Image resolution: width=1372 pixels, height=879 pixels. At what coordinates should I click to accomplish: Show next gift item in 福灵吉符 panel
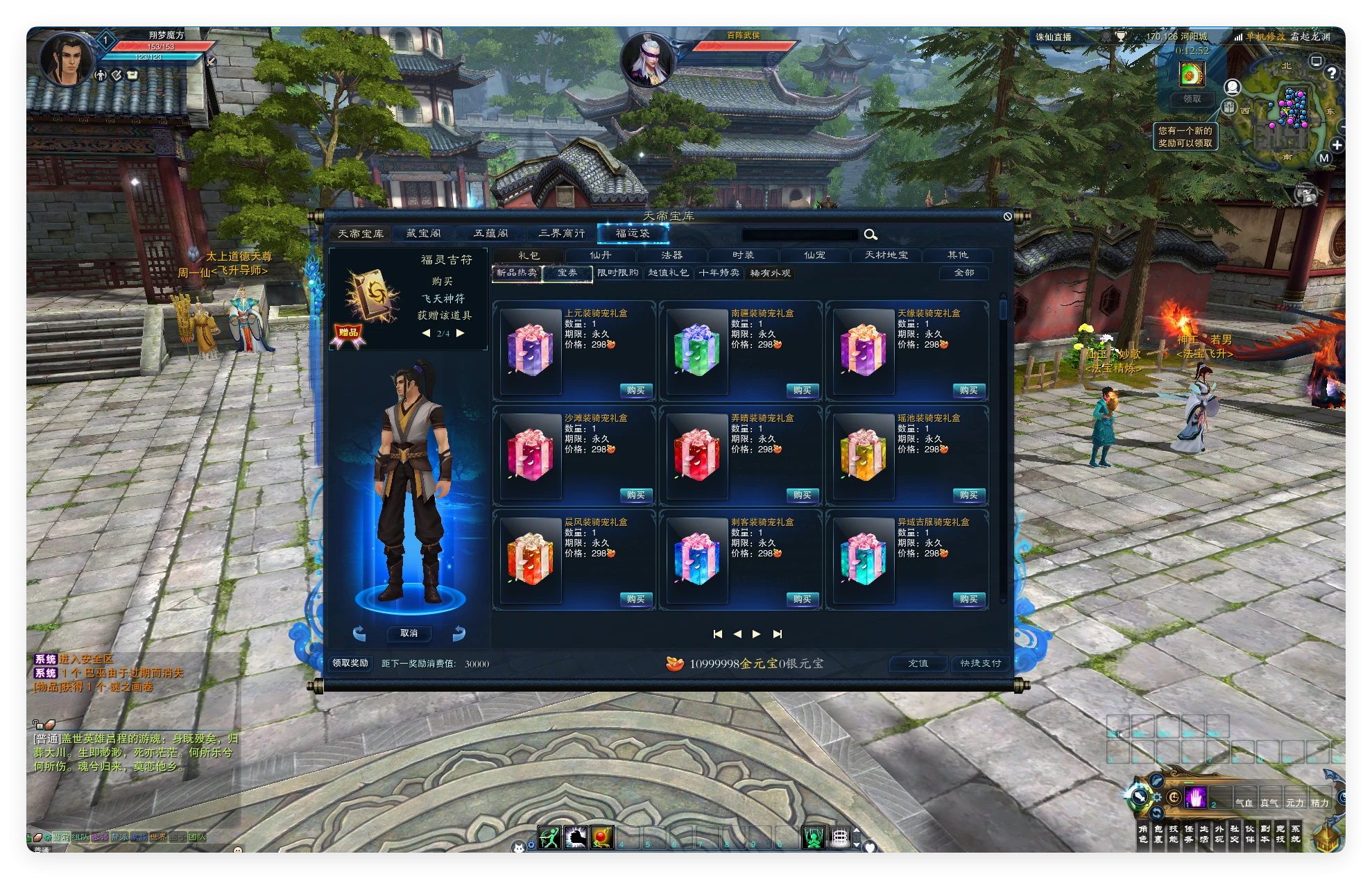click(x=461, y=334)
